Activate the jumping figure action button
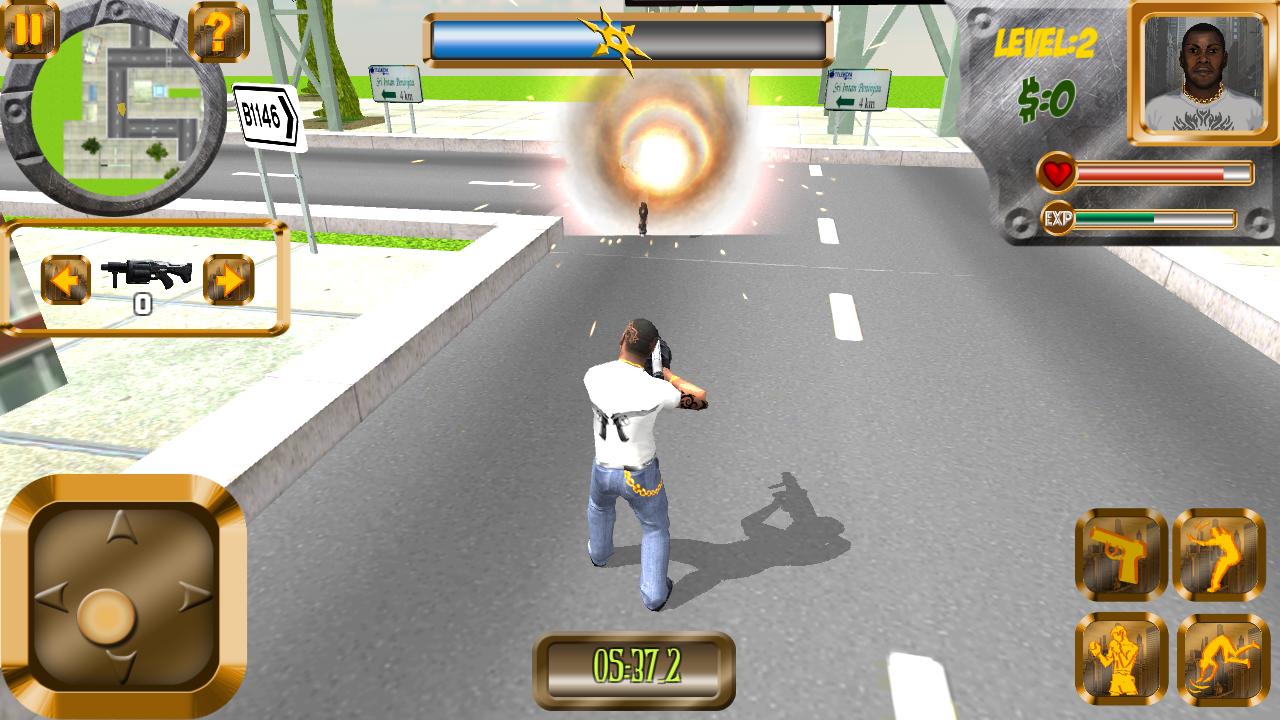Viewport: 1280px width, 720px height. (x=1219, y=555)
